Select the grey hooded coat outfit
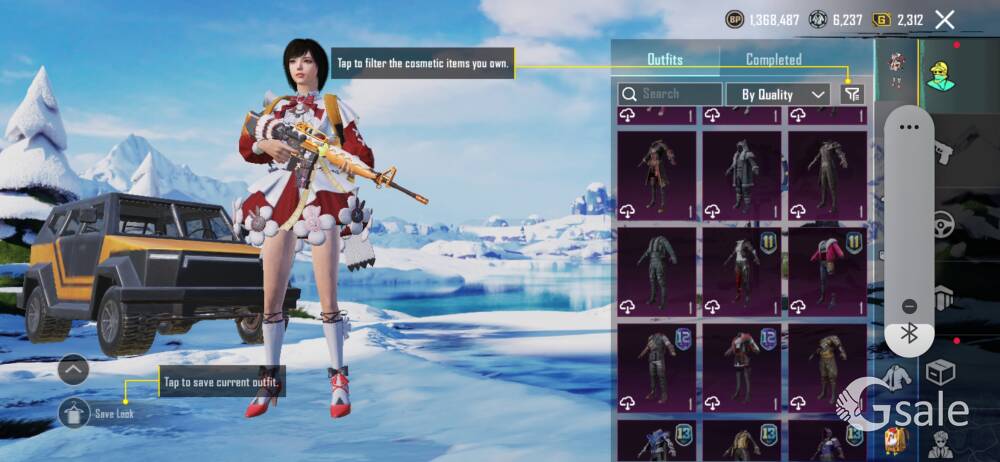1000x462 pixels. [741, 175]
